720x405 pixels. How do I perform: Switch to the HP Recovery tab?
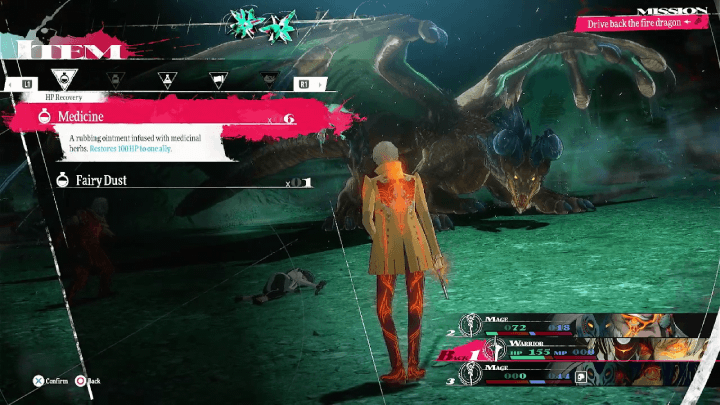62,78
